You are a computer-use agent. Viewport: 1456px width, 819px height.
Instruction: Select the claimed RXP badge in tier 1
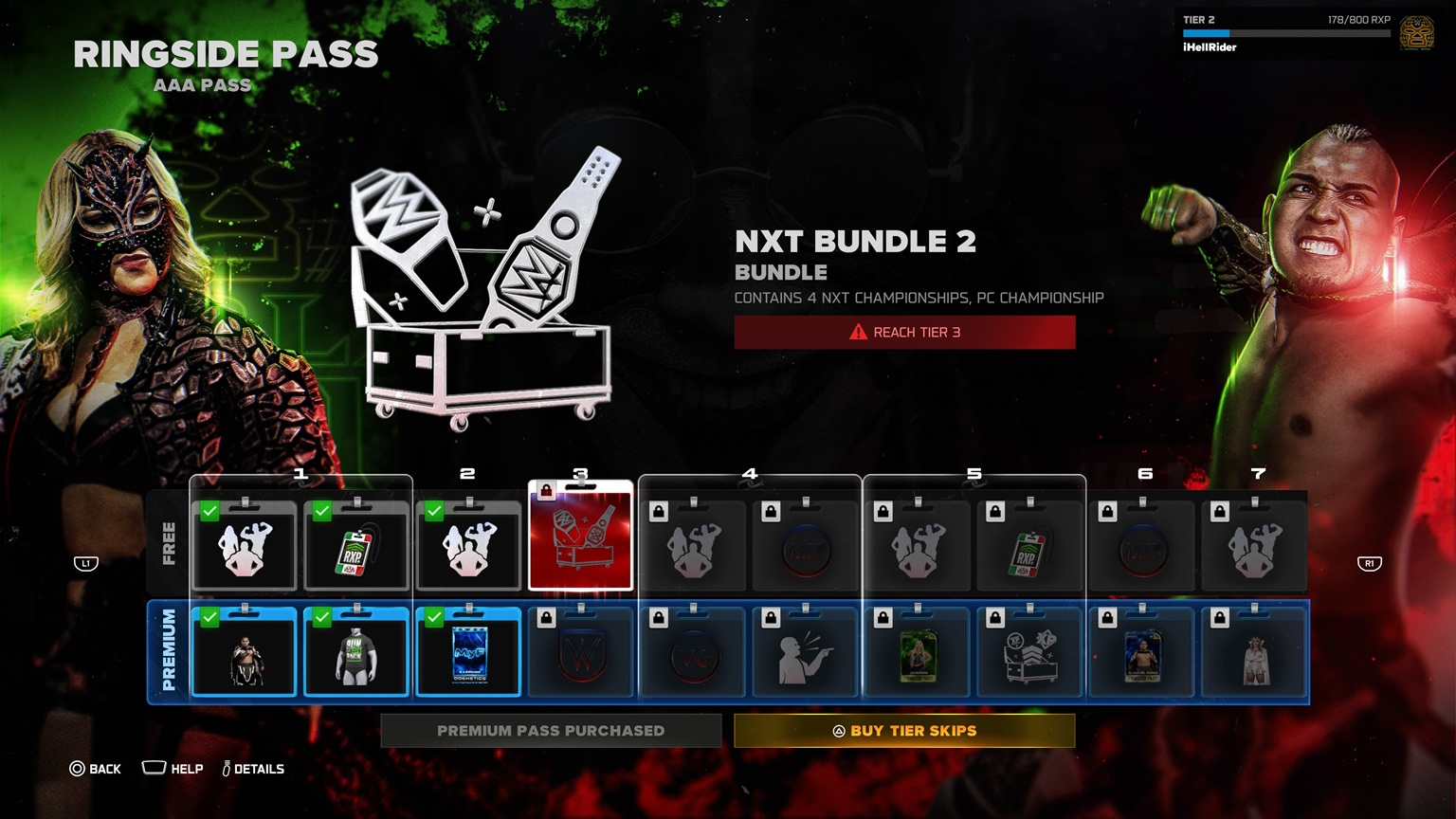coord(356,547)
